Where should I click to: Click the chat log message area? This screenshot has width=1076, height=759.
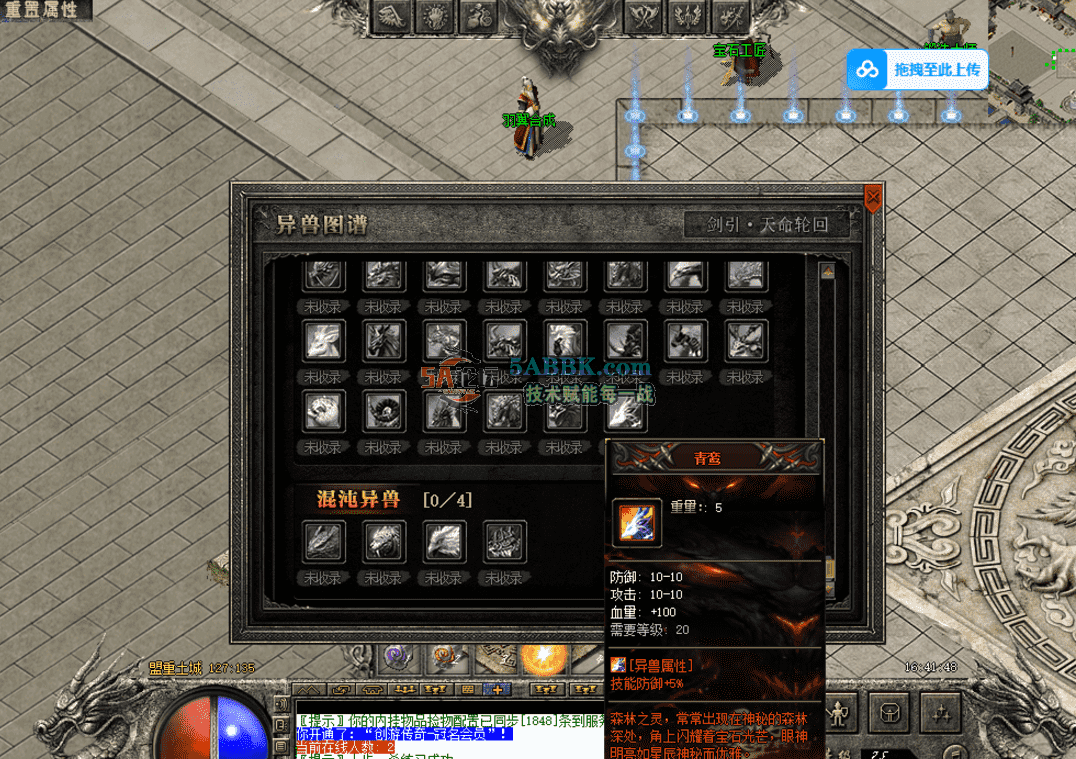(450, 732)
